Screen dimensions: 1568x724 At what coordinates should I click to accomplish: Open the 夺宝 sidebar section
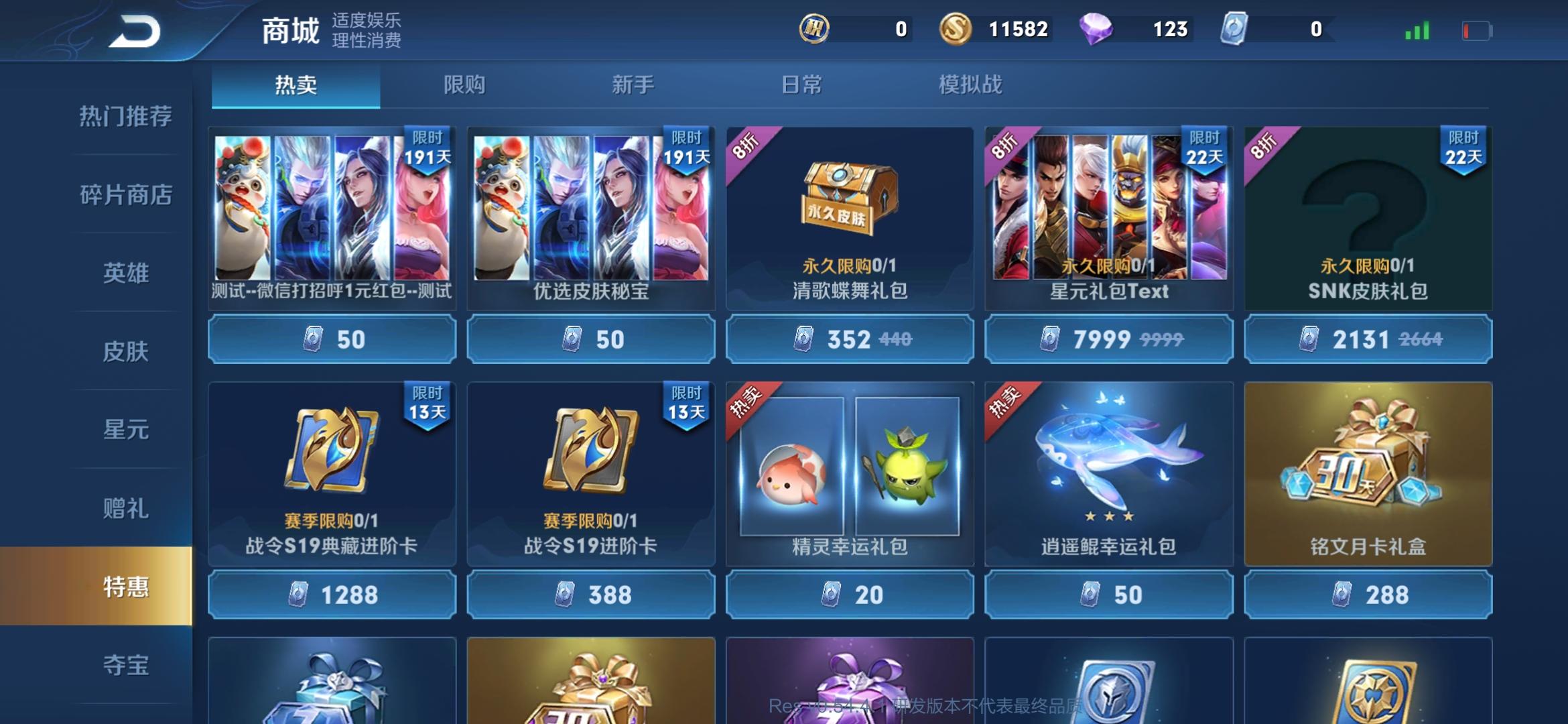click(125, 664)
